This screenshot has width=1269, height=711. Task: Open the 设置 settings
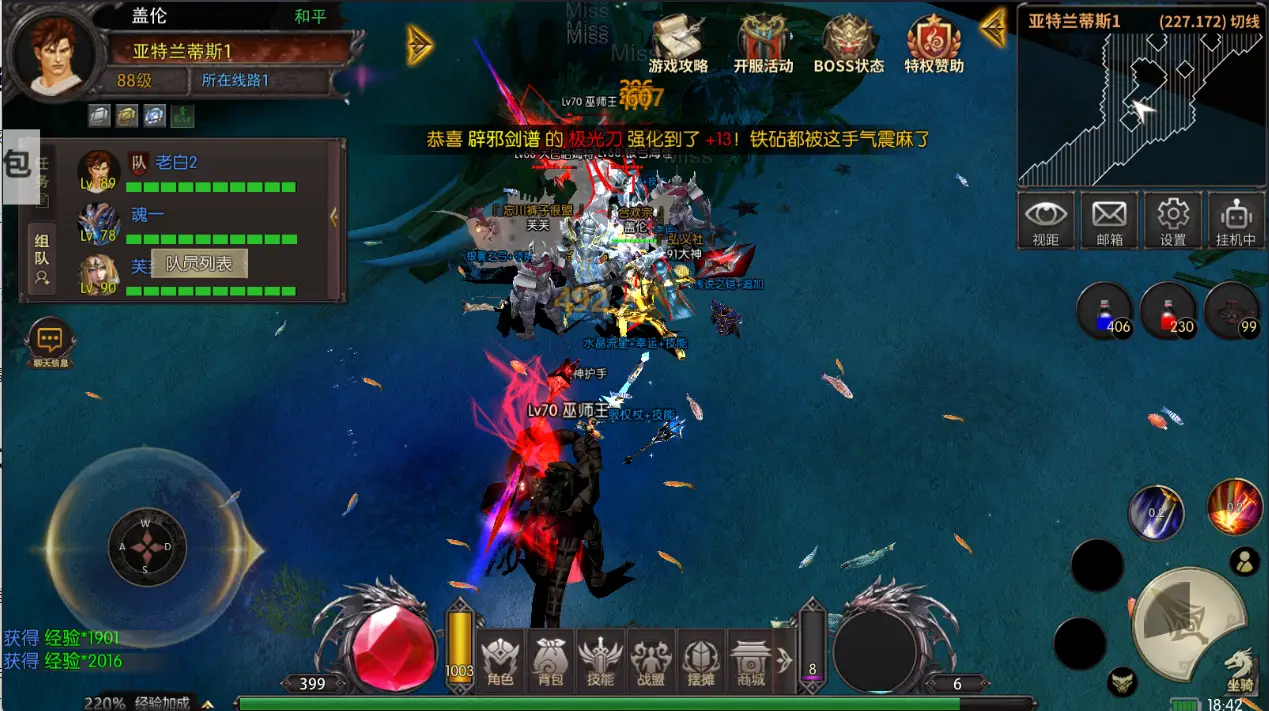pos(1172,220)
